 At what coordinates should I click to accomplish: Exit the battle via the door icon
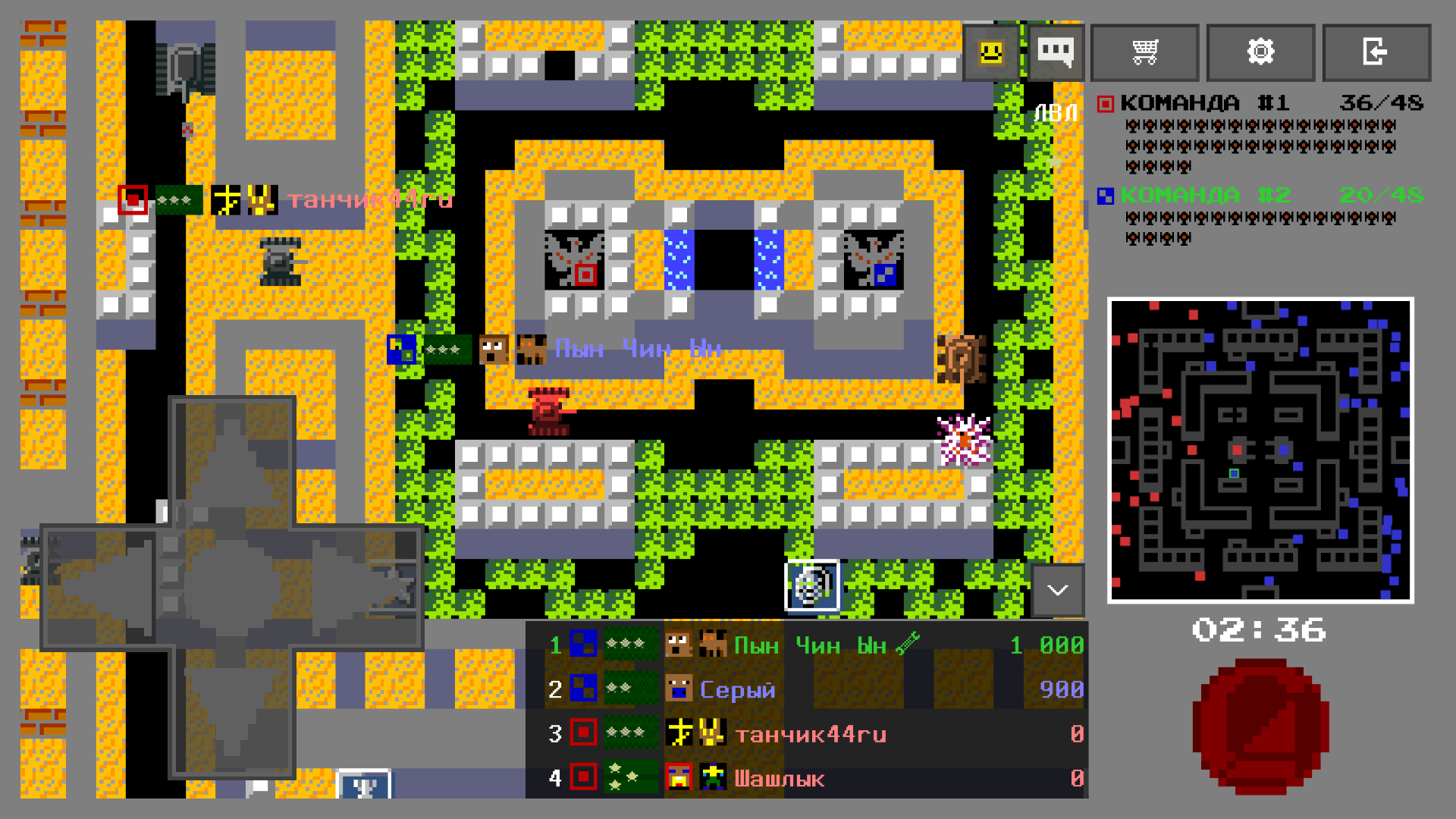[x=1376, y=52]
